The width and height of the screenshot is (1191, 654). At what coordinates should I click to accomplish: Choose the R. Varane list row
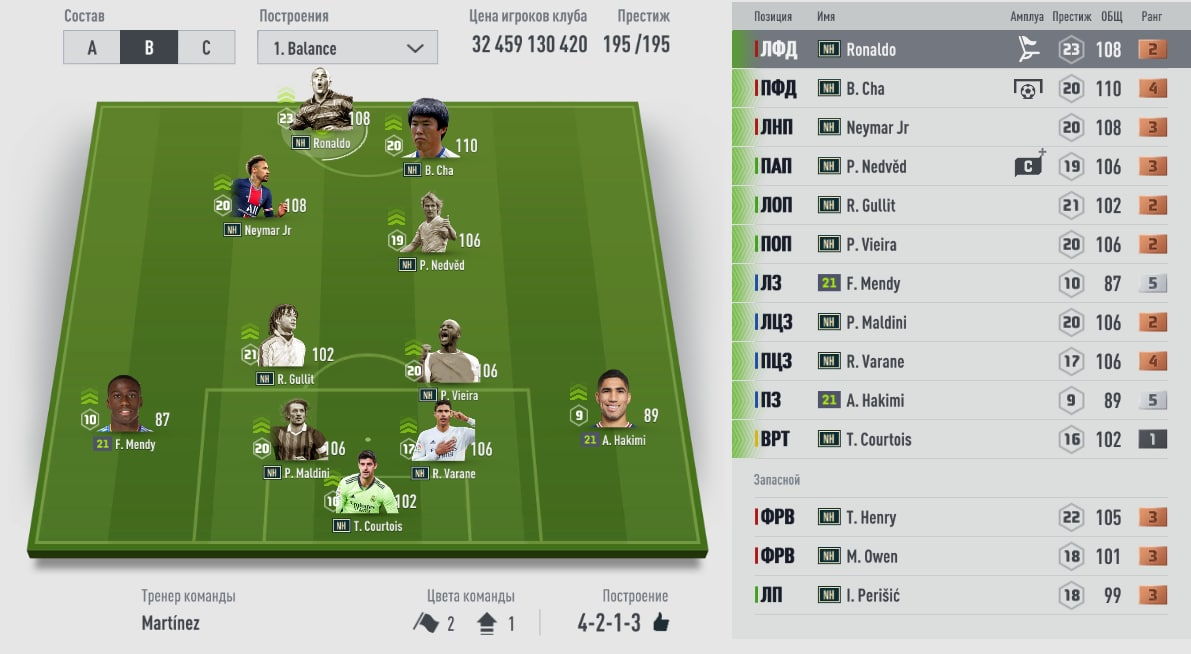[x=960, y=361]
